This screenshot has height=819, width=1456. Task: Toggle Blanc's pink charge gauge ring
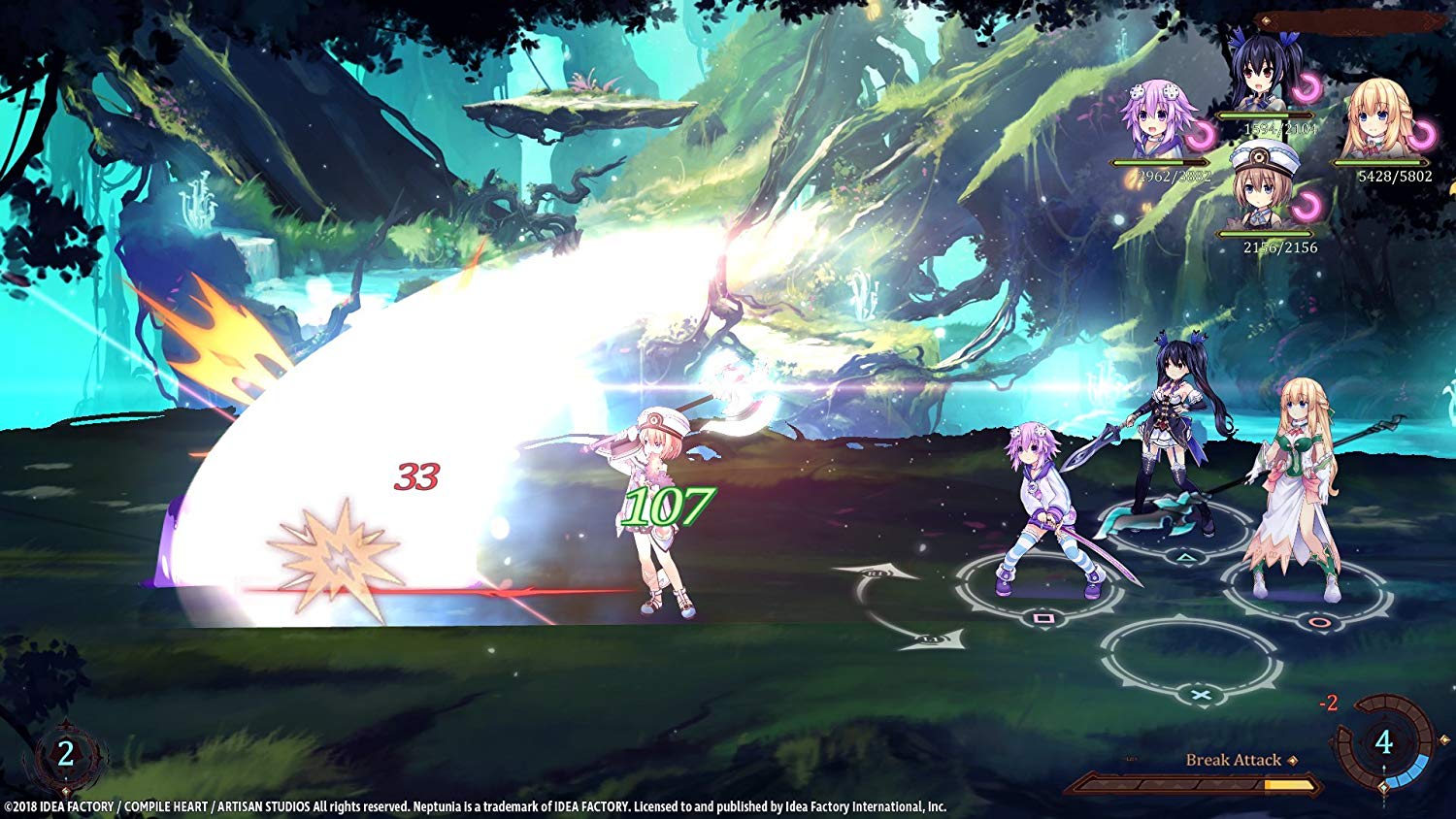click(1307, 206)
